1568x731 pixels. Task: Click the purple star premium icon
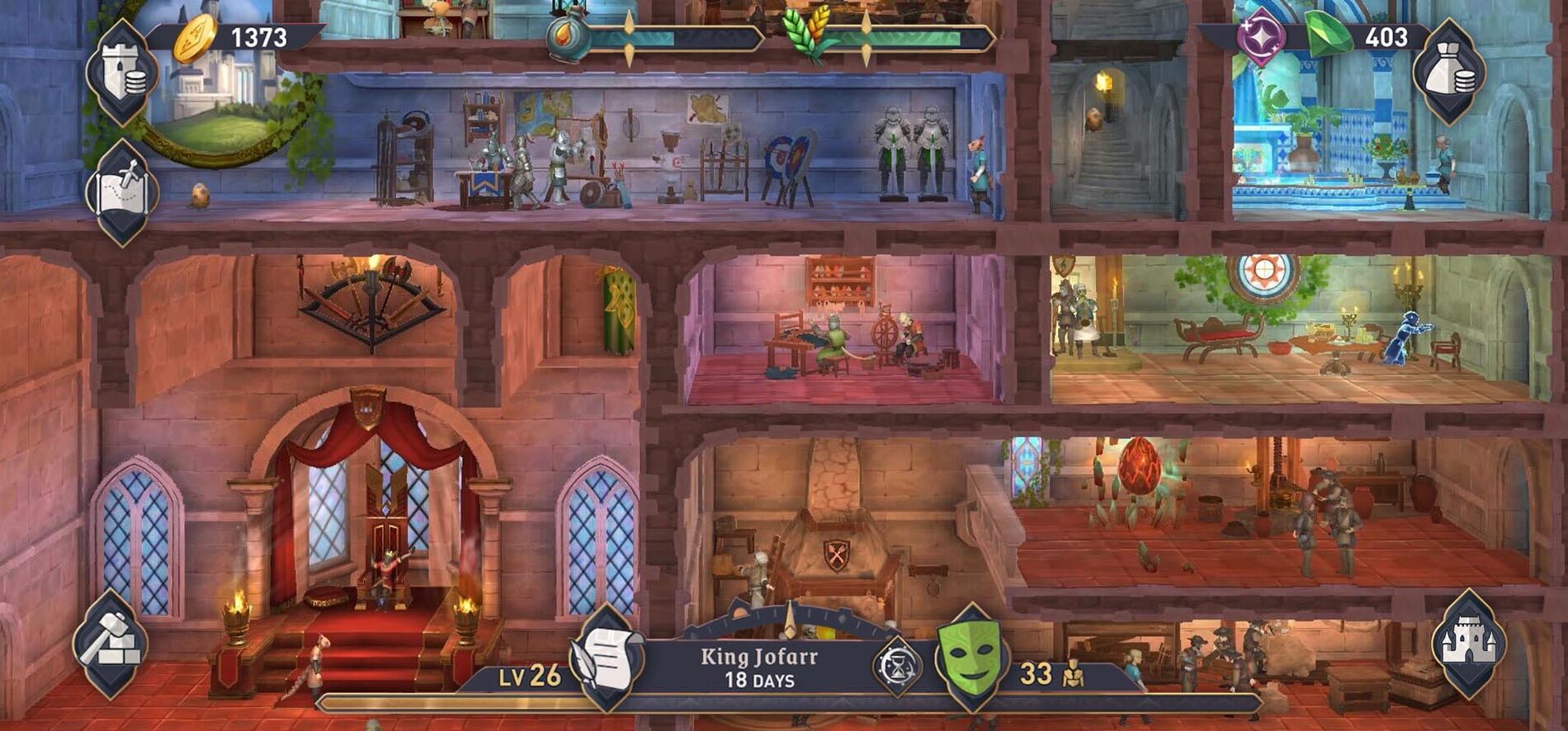pos(1261,37)
